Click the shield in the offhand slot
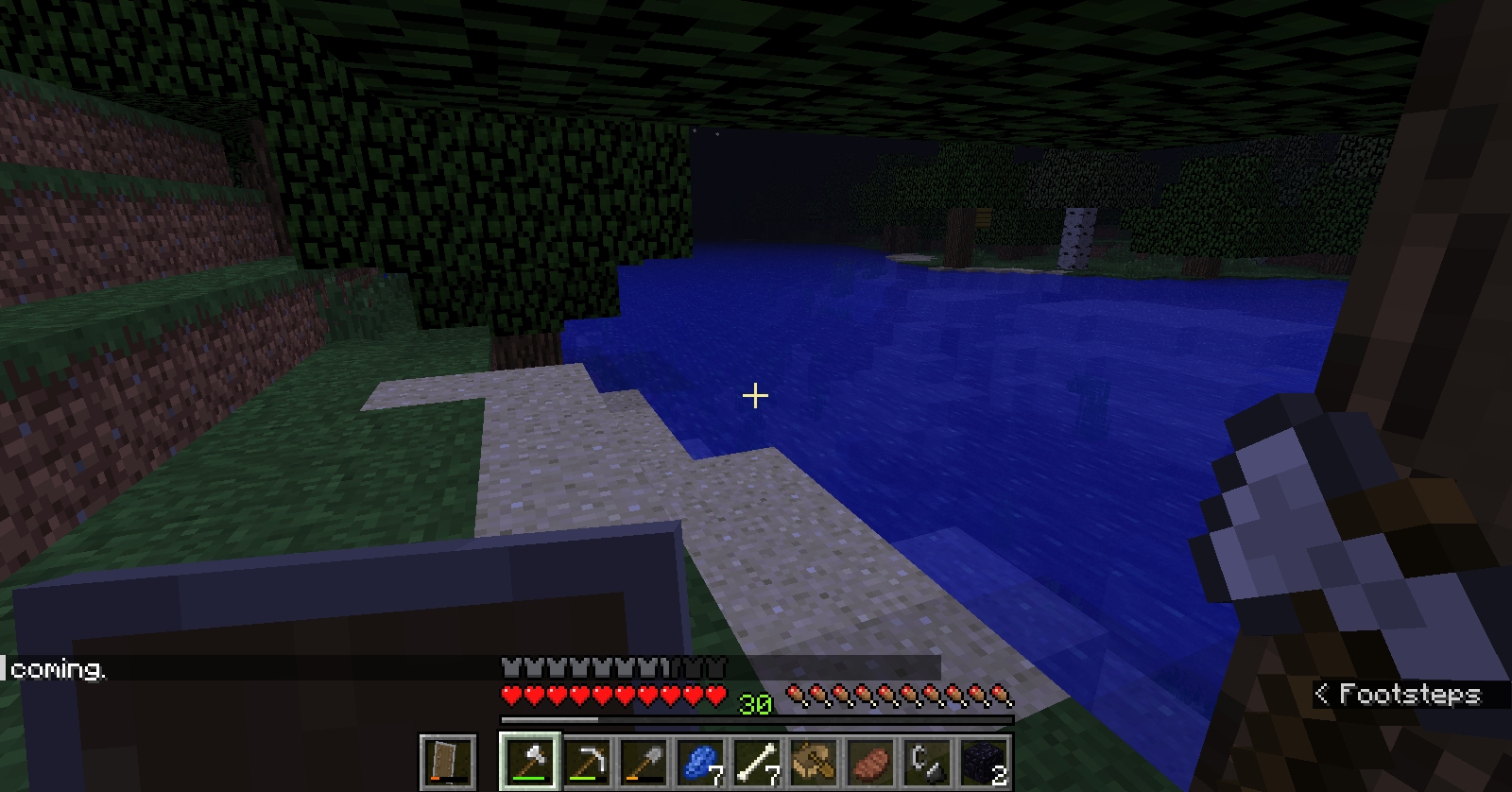Screen dimensions: 1512x792 [x=447, y=761]
